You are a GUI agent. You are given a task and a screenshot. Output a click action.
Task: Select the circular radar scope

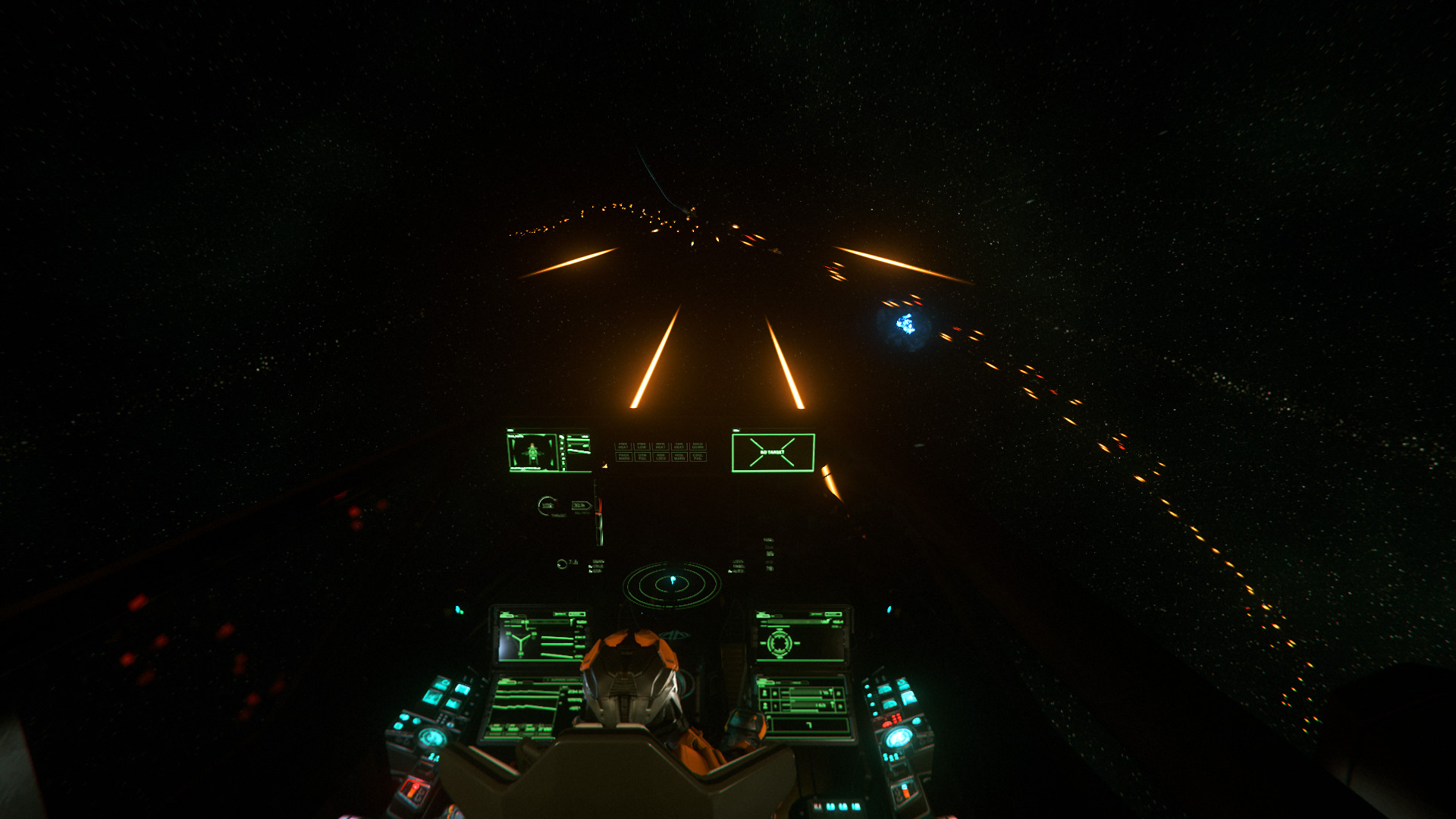coord(671,584)
